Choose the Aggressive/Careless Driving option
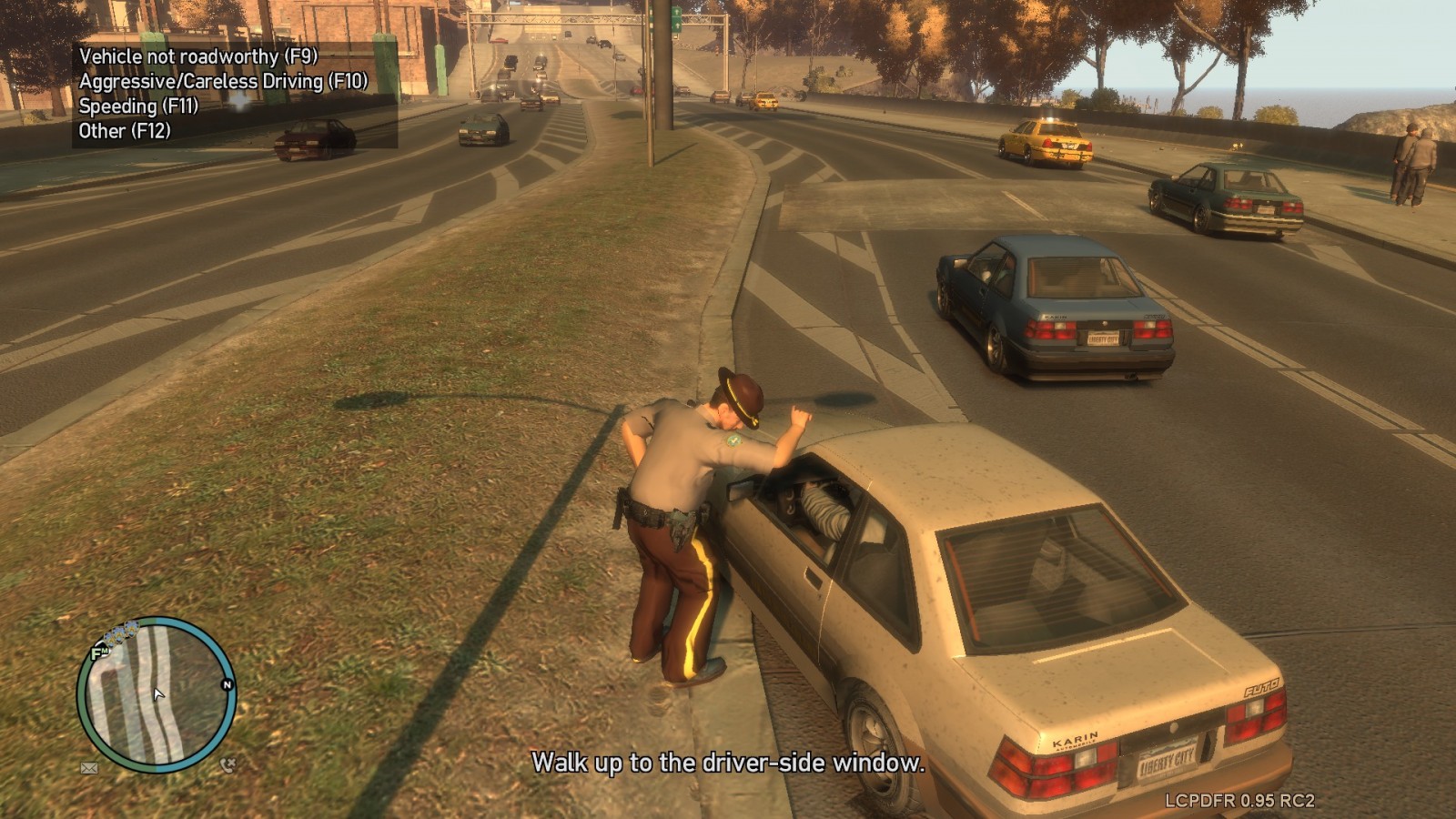 [223, 81]
